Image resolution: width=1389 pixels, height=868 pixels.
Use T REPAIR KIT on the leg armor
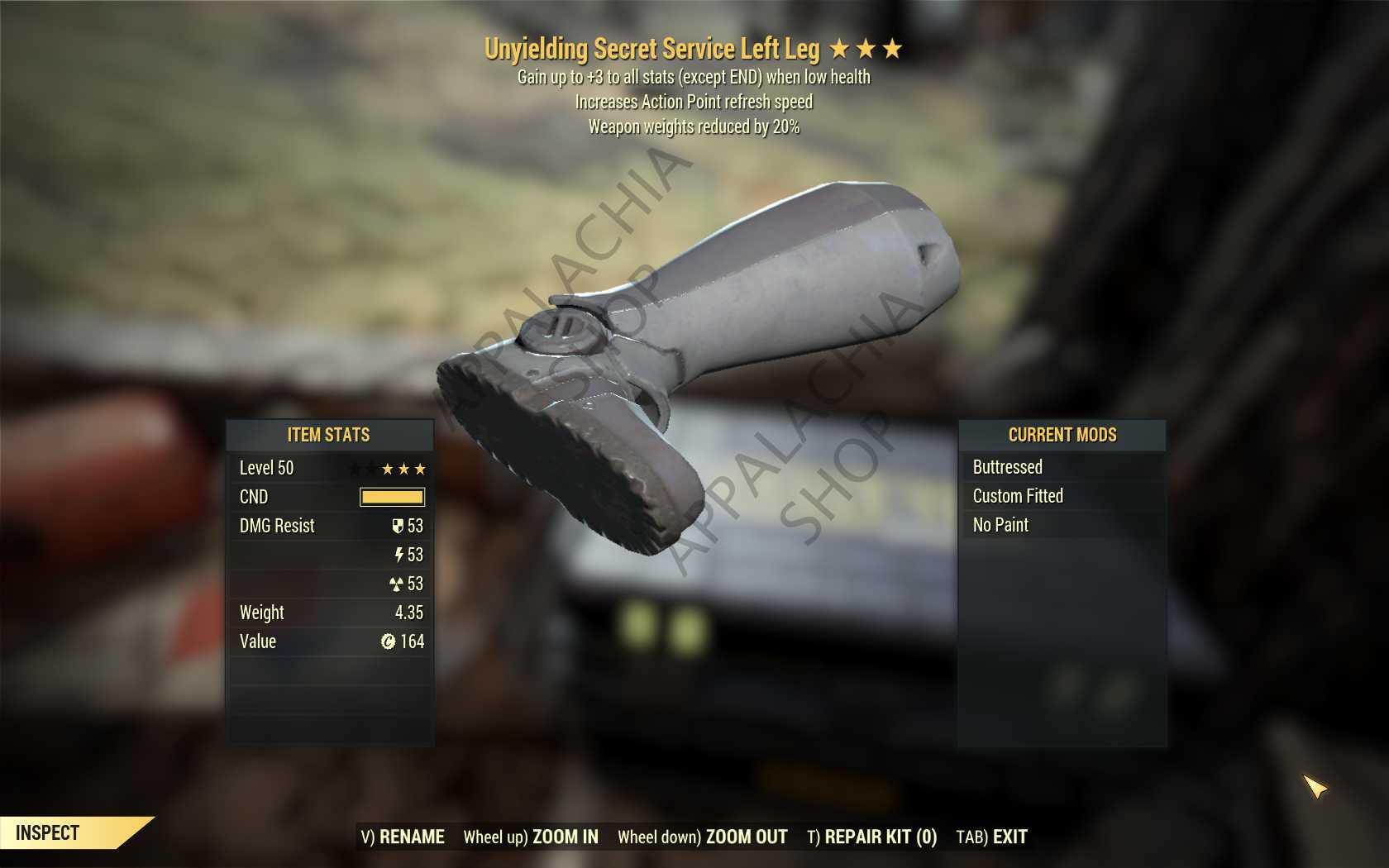(x=871, y=837)
